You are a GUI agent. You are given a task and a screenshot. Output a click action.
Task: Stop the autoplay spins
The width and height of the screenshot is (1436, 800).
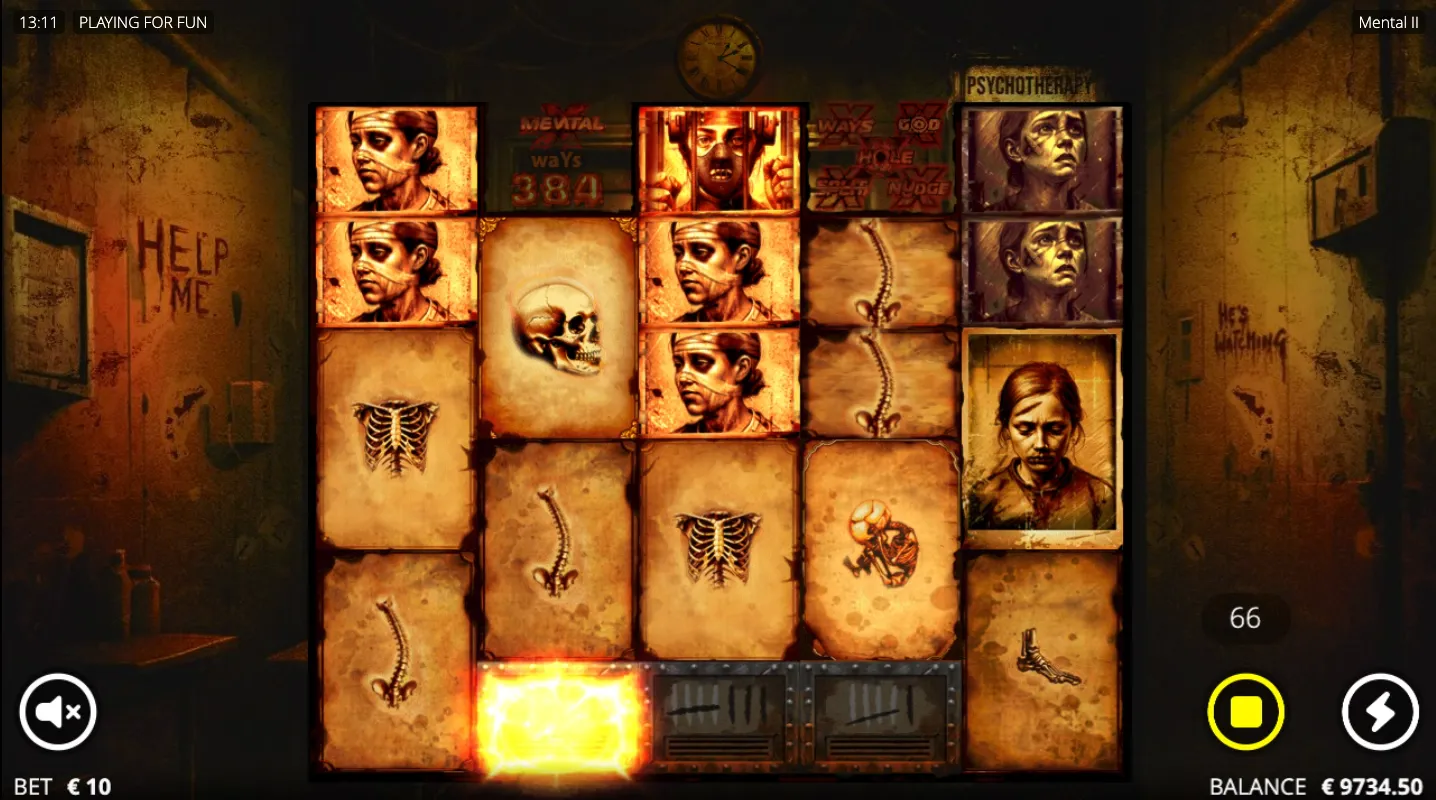(1245, 711)
